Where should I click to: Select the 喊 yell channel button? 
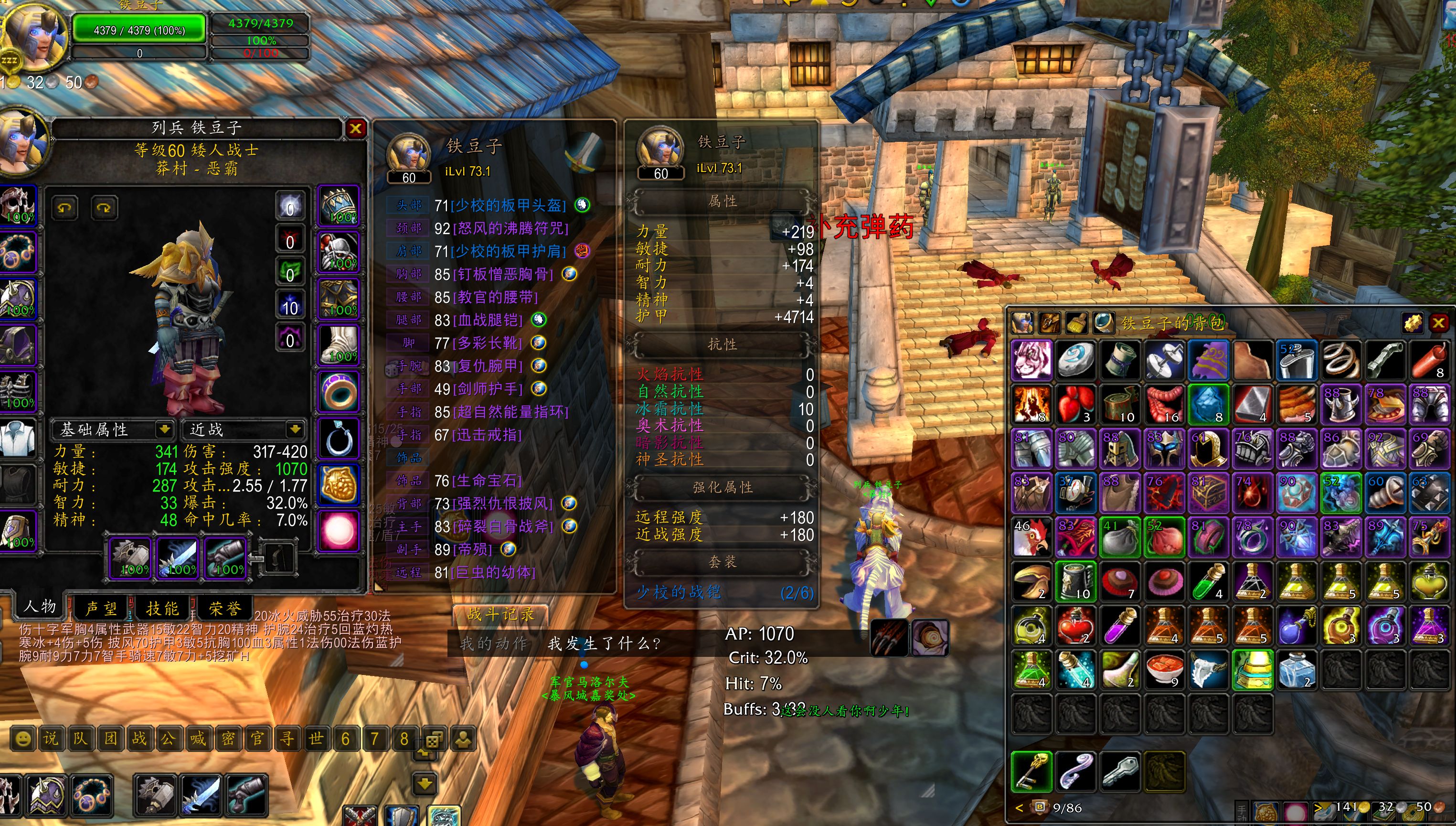pyautogui.click(x=198, y=739)
